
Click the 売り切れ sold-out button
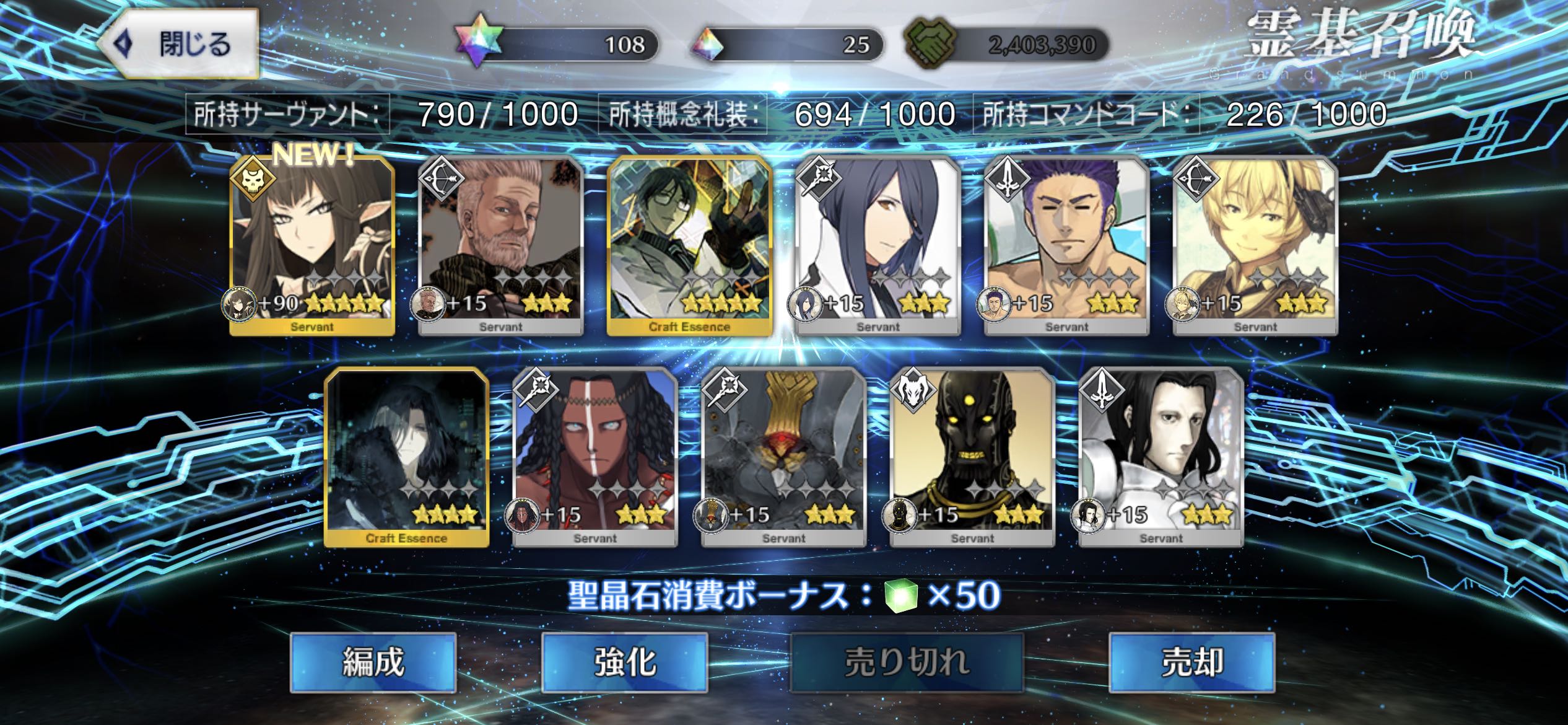point(907,662)
